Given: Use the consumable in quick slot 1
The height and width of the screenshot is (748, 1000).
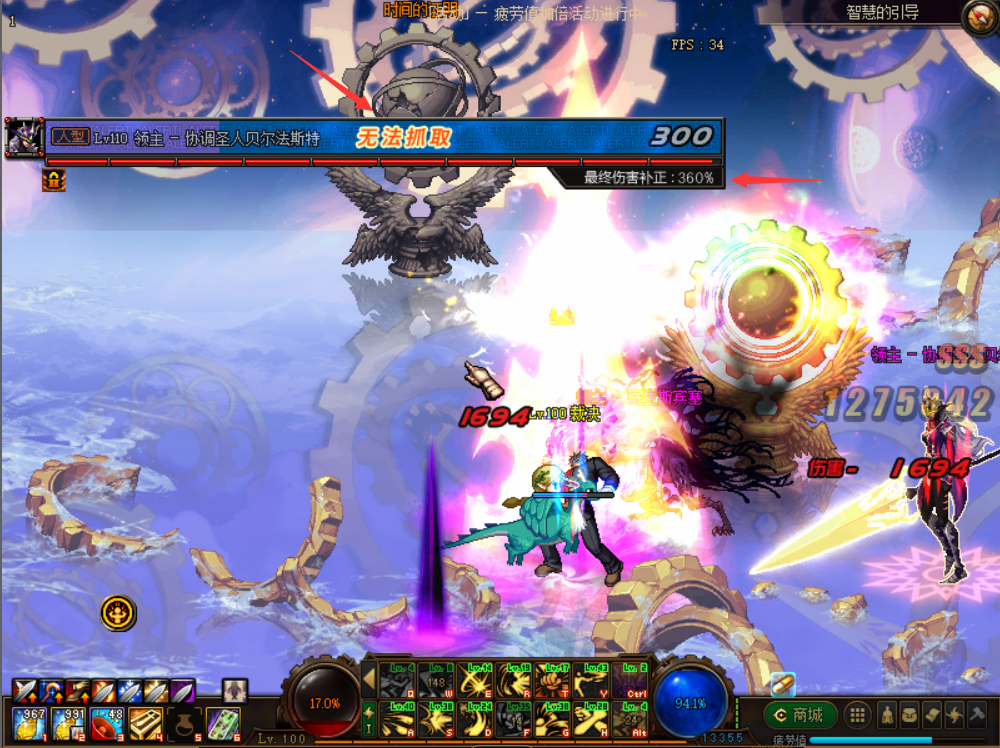Looking at the screenshot, I should click(27, 722).
